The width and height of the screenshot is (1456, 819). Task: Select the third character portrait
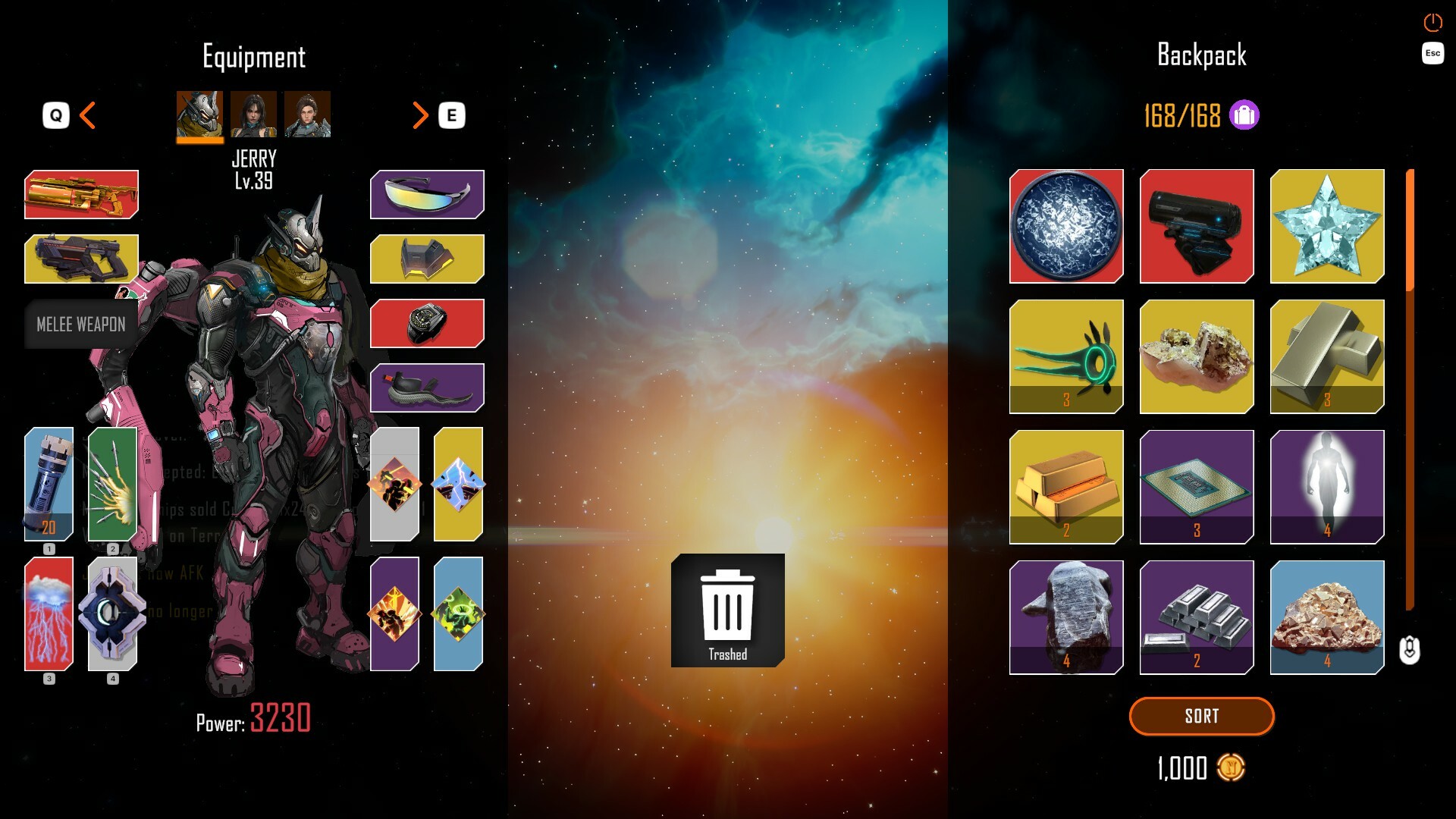[307, 115]
